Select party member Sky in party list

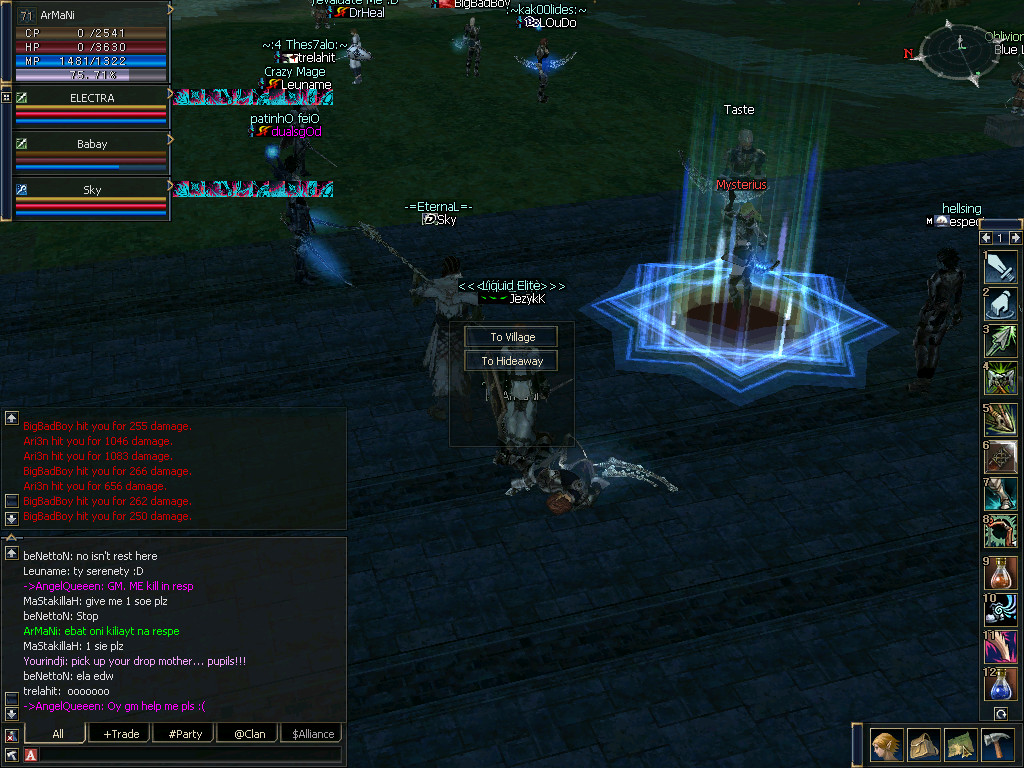point(92,190)
